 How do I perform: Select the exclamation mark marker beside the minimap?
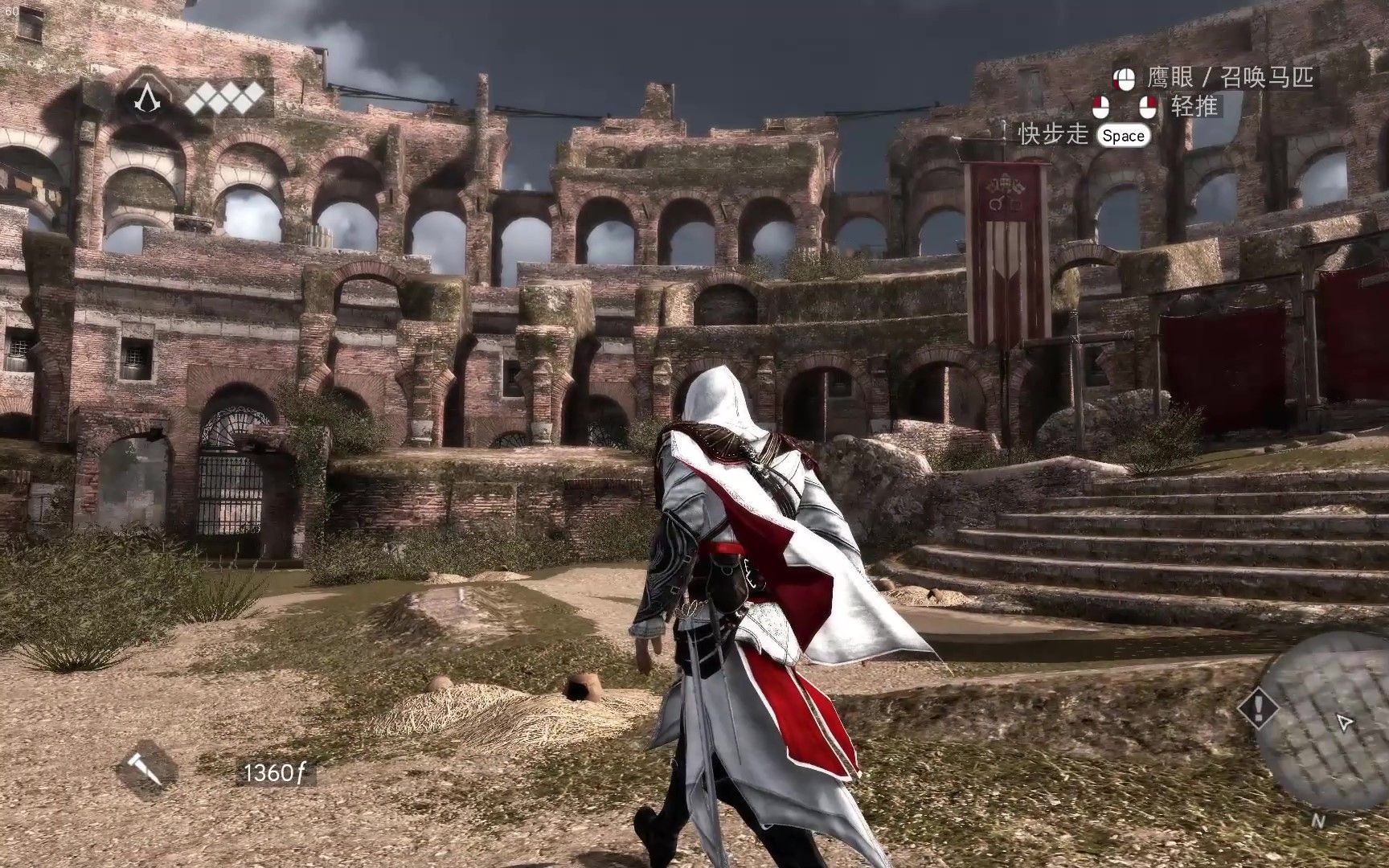pyautogui.click(x=1258, y=708)
